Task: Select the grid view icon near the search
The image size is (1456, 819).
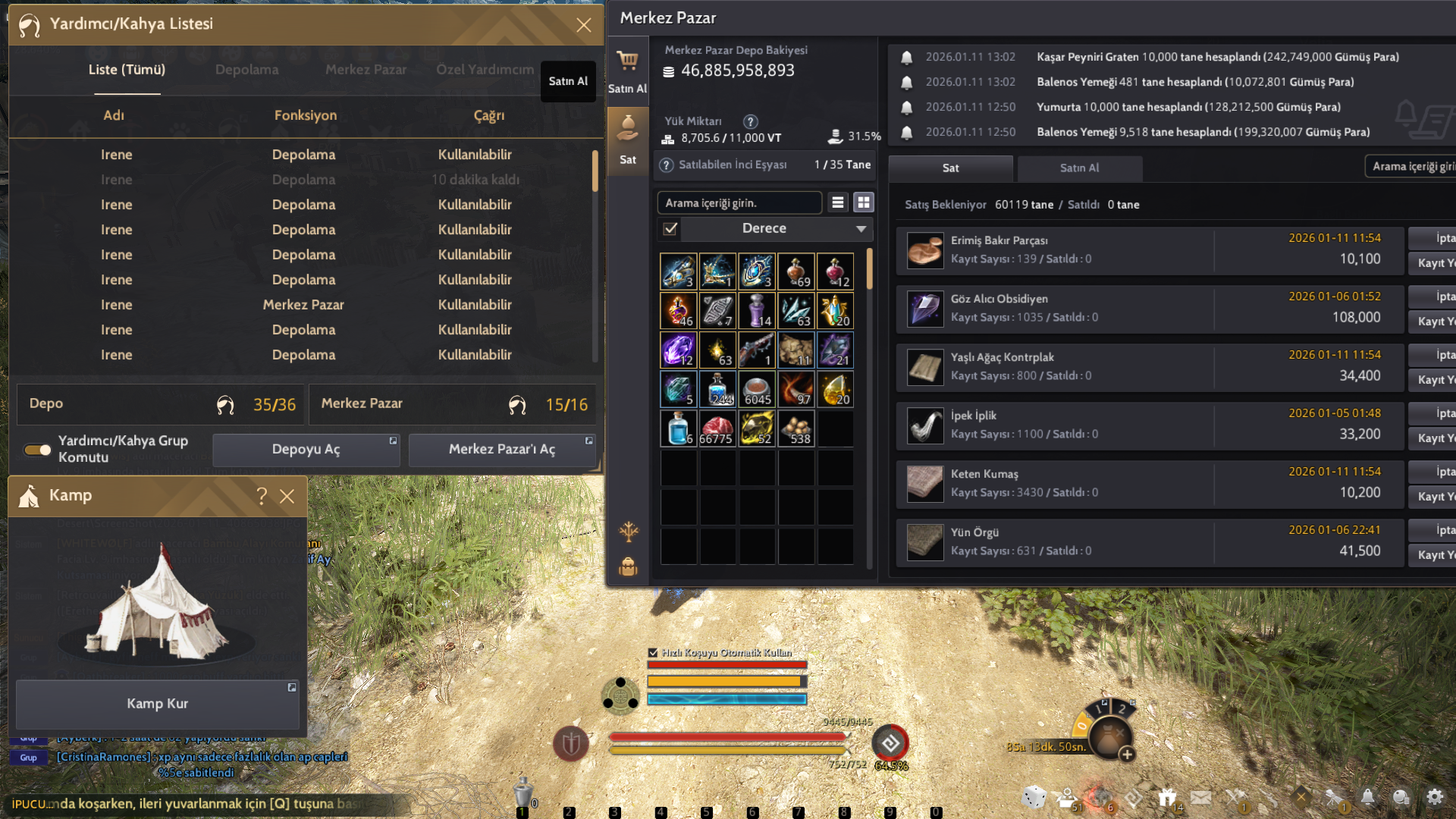Action: point(863,202)
